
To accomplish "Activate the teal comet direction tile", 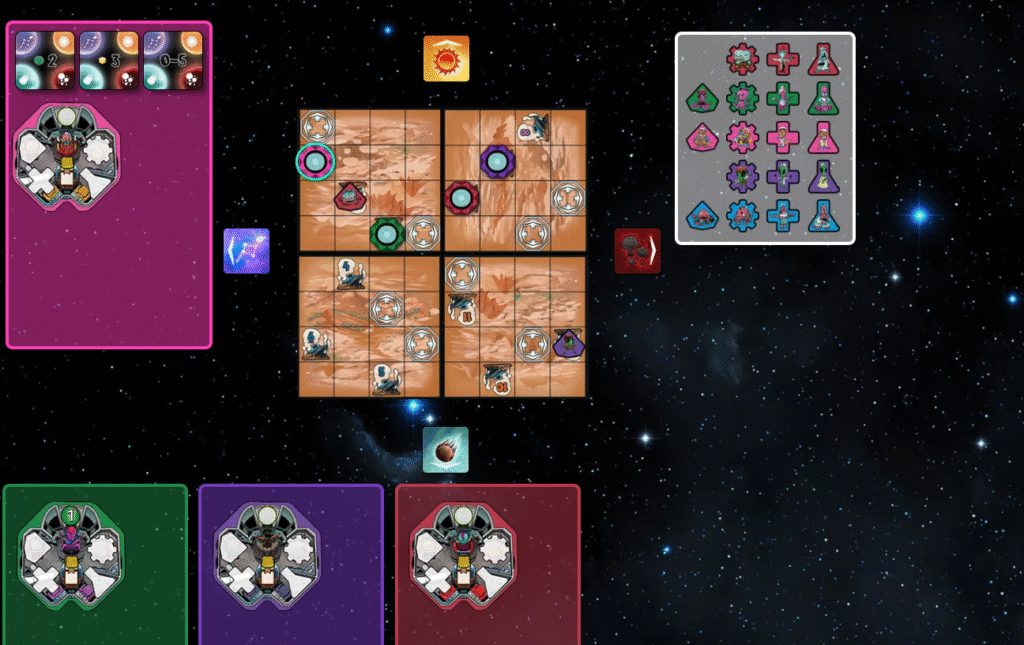I will click(445, 449).
